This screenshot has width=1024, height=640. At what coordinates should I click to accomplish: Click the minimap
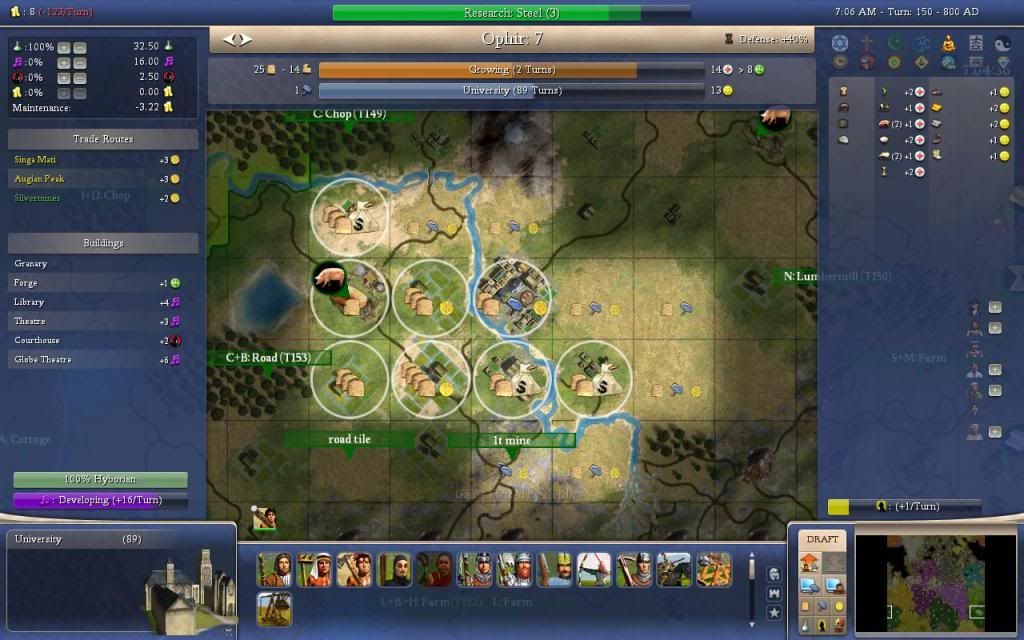coord(933,578)
